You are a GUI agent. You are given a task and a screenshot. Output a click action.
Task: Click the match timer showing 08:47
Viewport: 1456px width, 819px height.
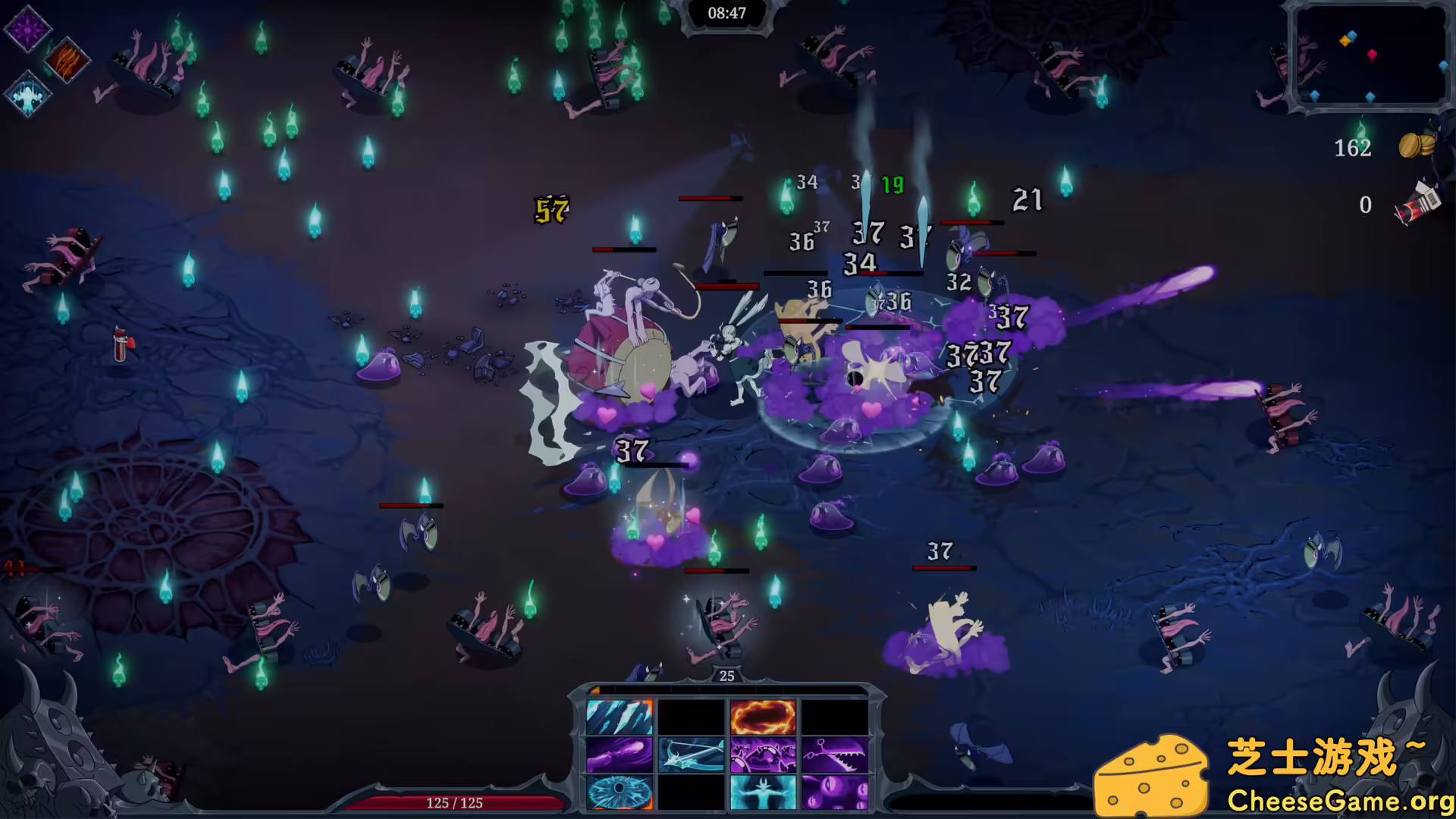click(726, 12)
